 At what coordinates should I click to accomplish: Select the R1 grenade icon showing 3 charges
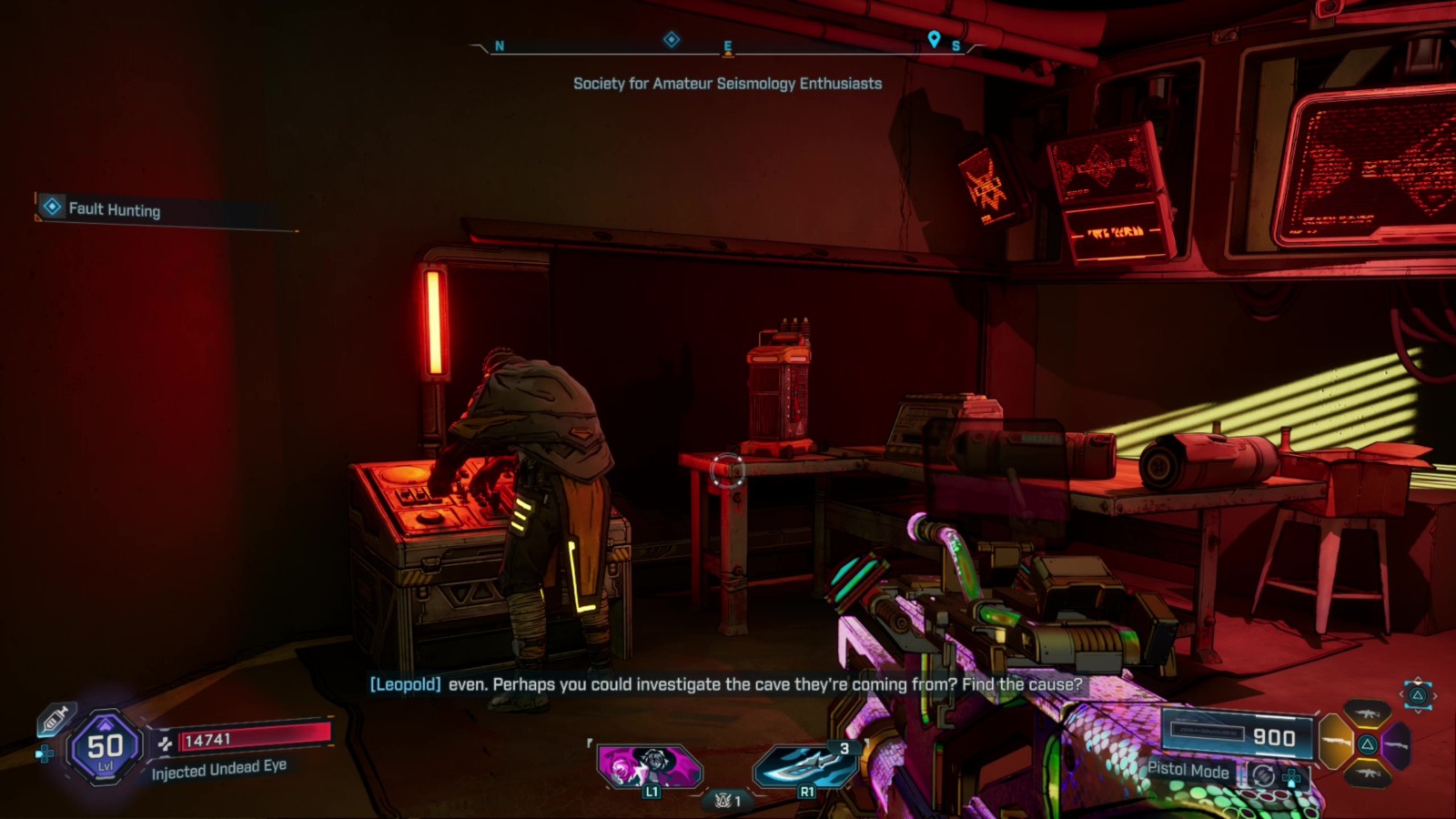(800, 763)
